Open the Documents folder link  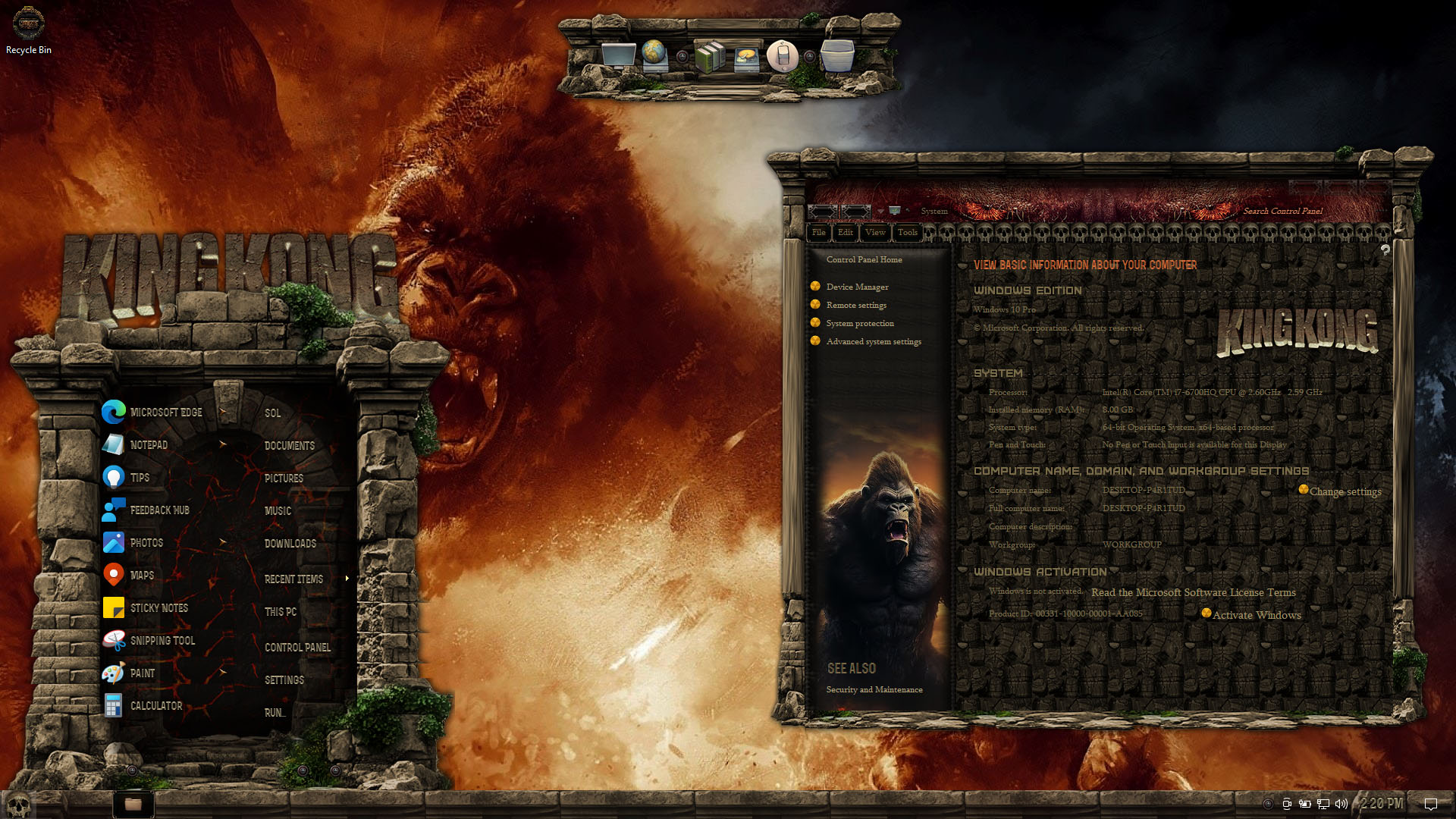point(289,446)
